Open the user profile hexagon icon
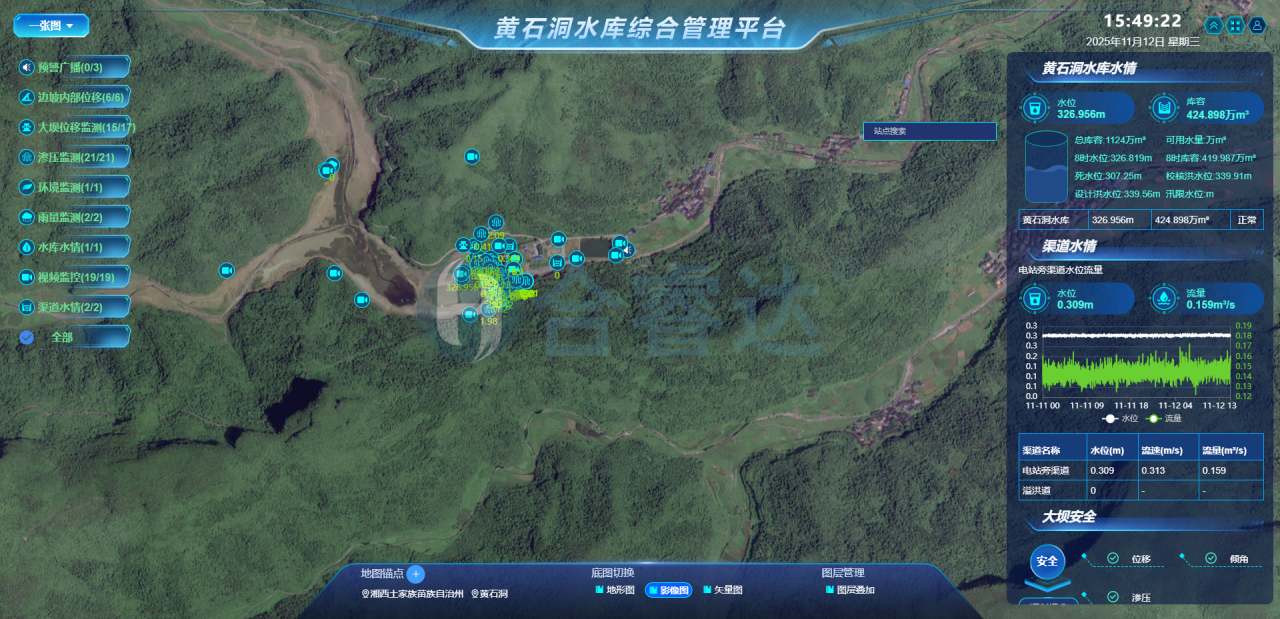Image resolution: width=1280 pixels, height=619 pixels. coord(1258,26)
